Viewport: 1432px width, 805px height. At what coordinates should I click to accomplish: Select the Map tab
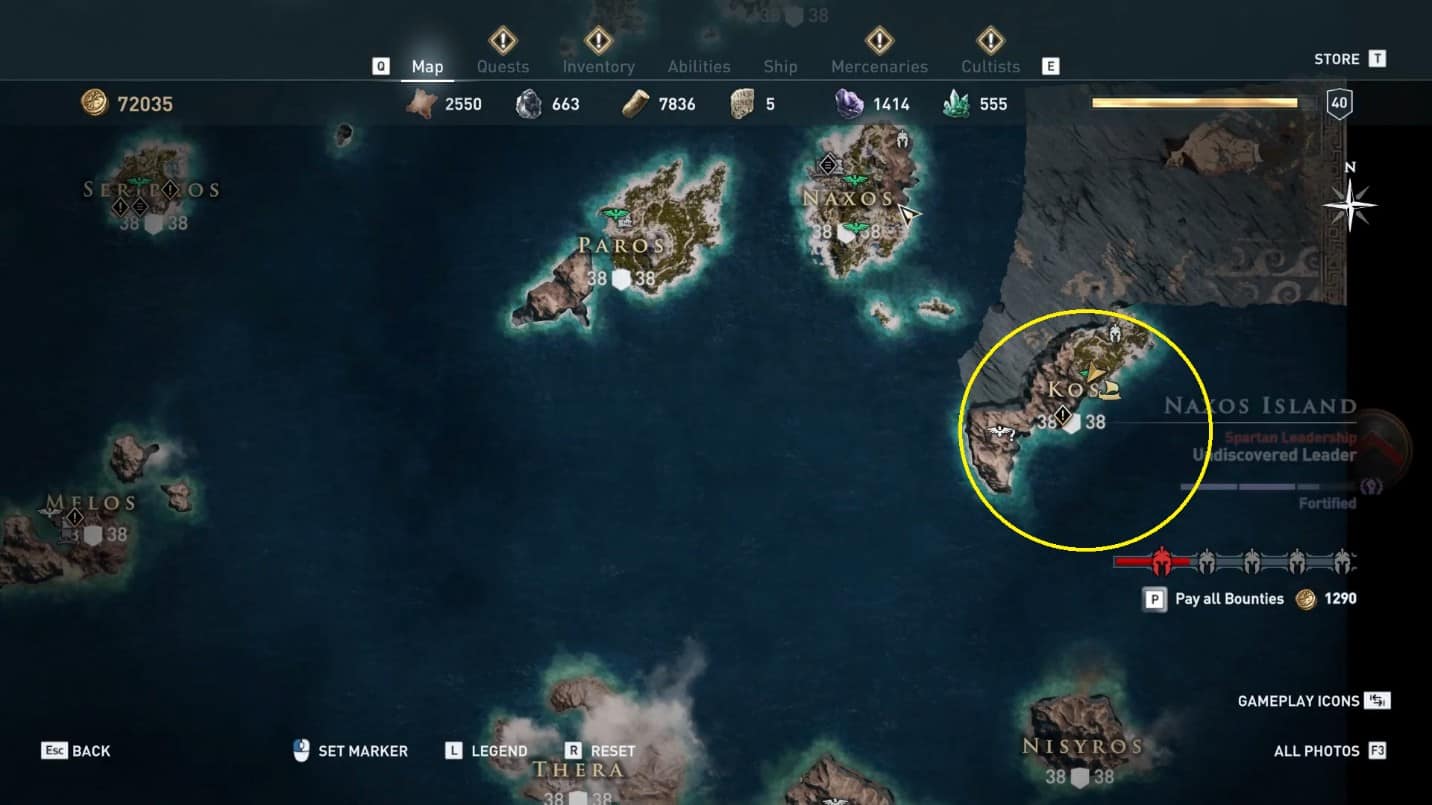click(x=427, y=67)
